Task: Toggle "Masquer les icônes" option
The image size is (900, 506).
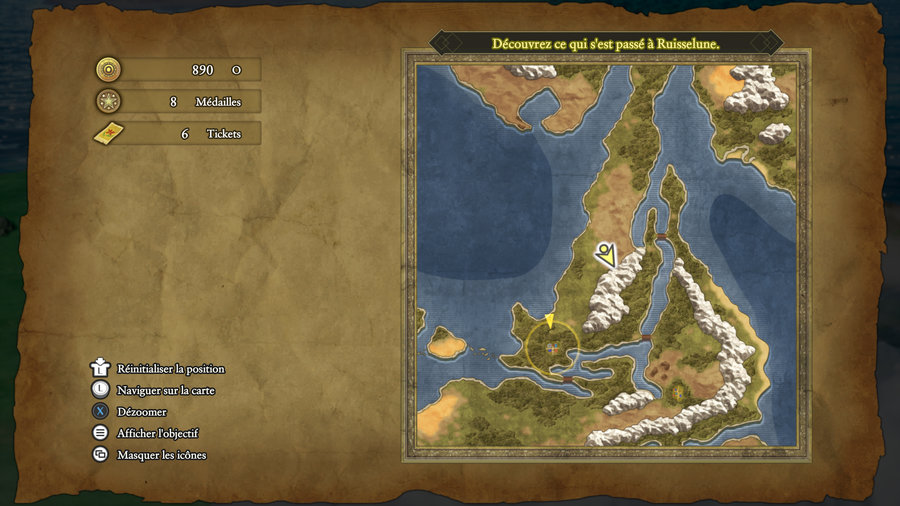Action: (161, 455)
